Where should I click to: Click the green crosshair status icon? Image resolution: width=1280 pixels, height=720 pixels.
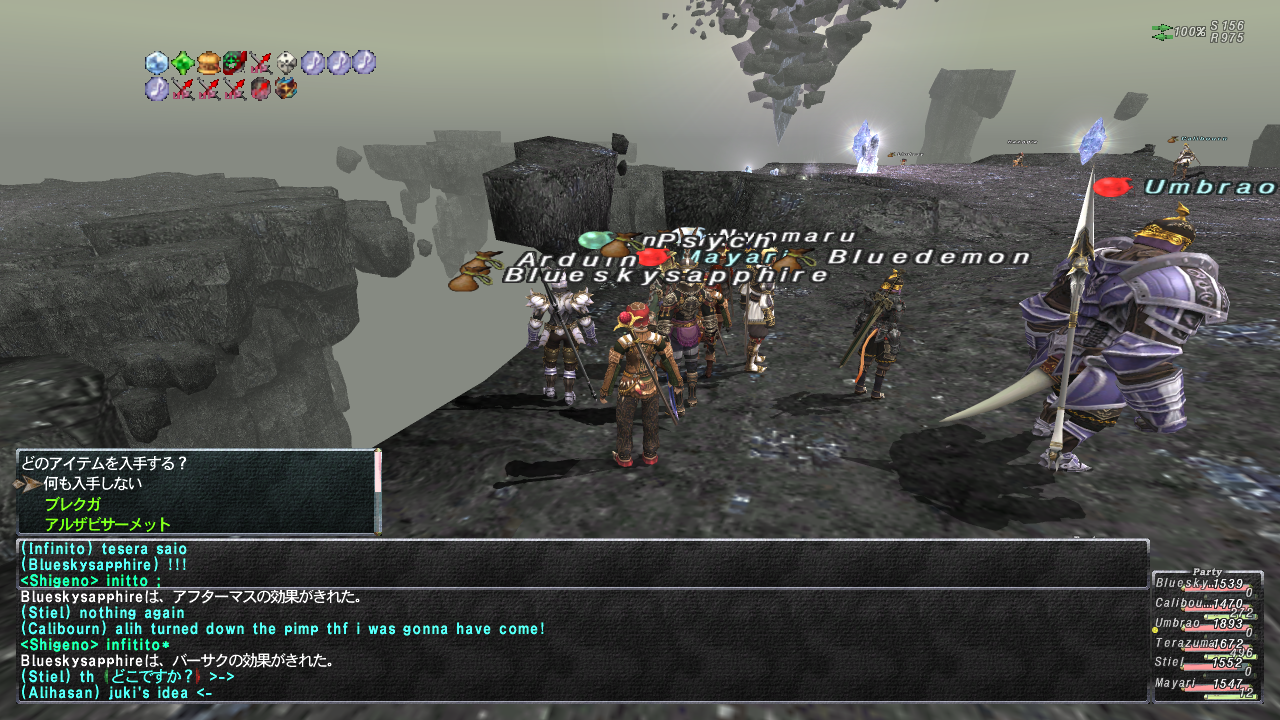pos(235,63)
